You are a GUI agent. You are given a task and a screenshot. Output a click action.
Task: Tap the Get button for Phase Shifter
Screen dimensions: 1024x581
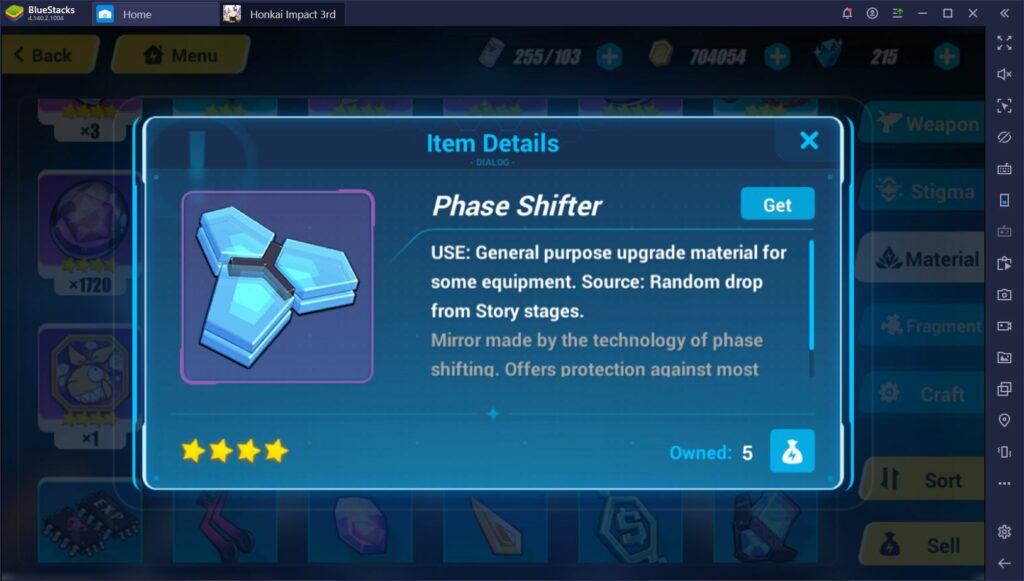tap(777, 204)
